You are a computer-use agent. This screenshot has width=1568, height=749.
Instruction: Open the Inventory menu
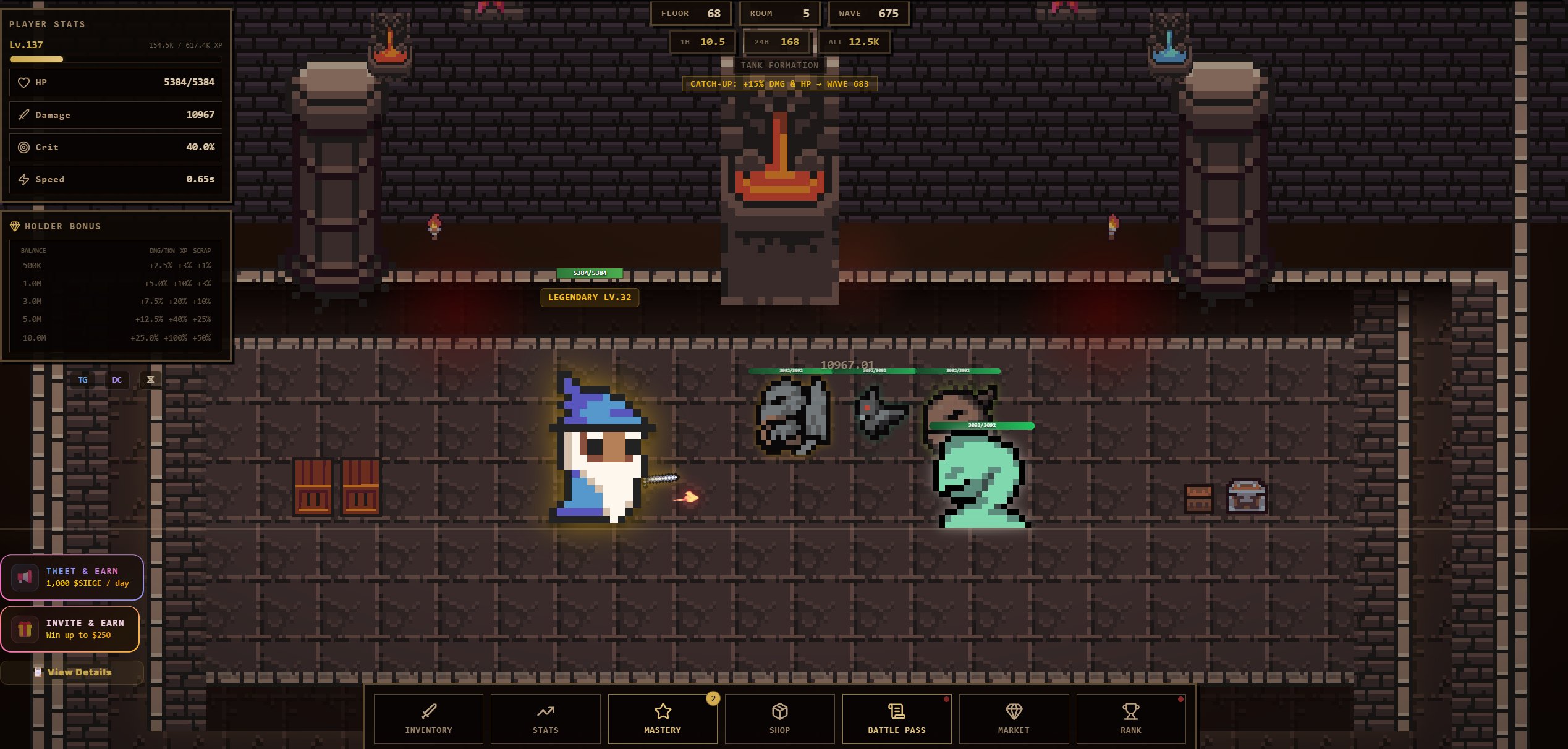coord(428,718)
